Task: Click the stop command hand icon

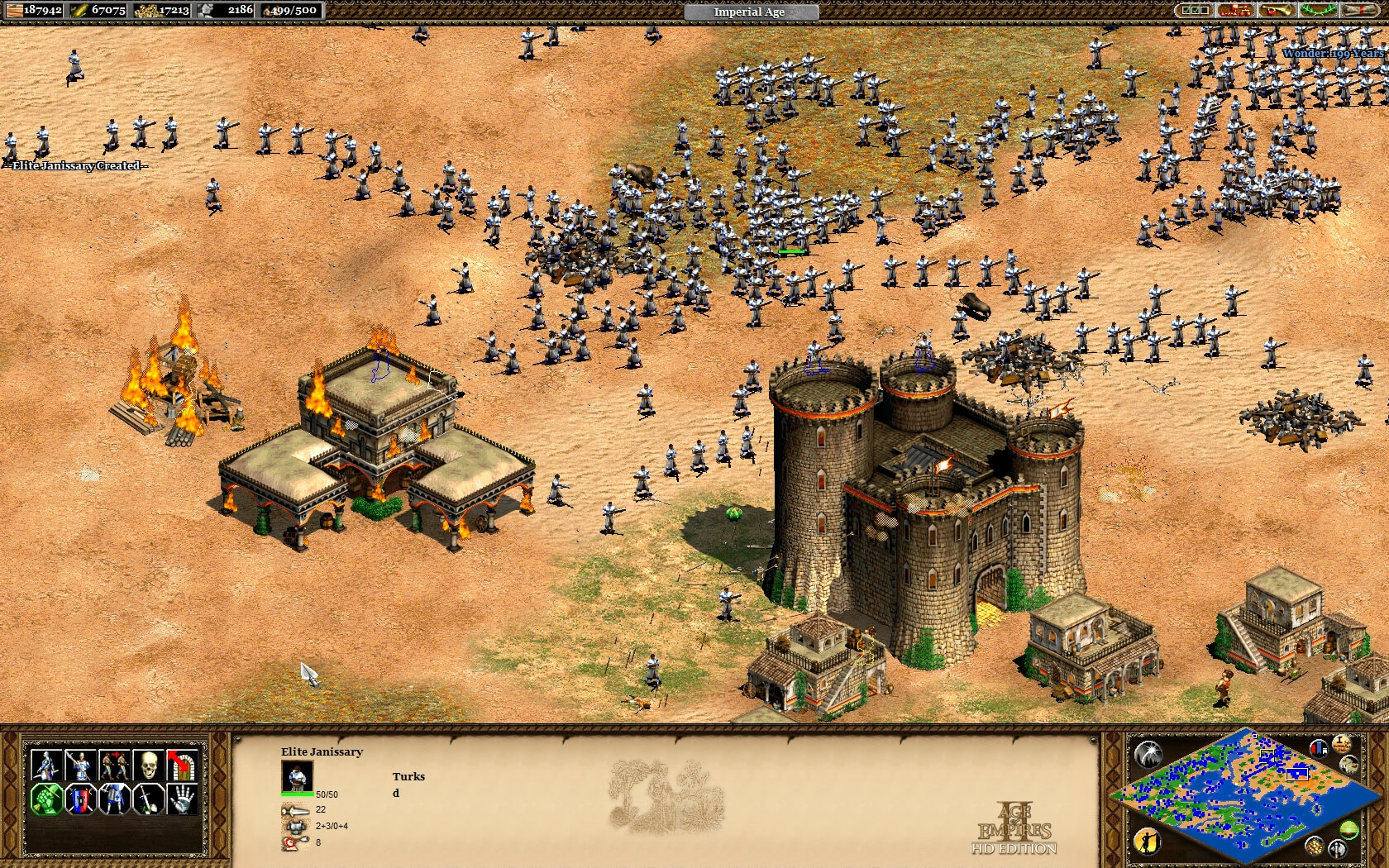Action: 182,800
